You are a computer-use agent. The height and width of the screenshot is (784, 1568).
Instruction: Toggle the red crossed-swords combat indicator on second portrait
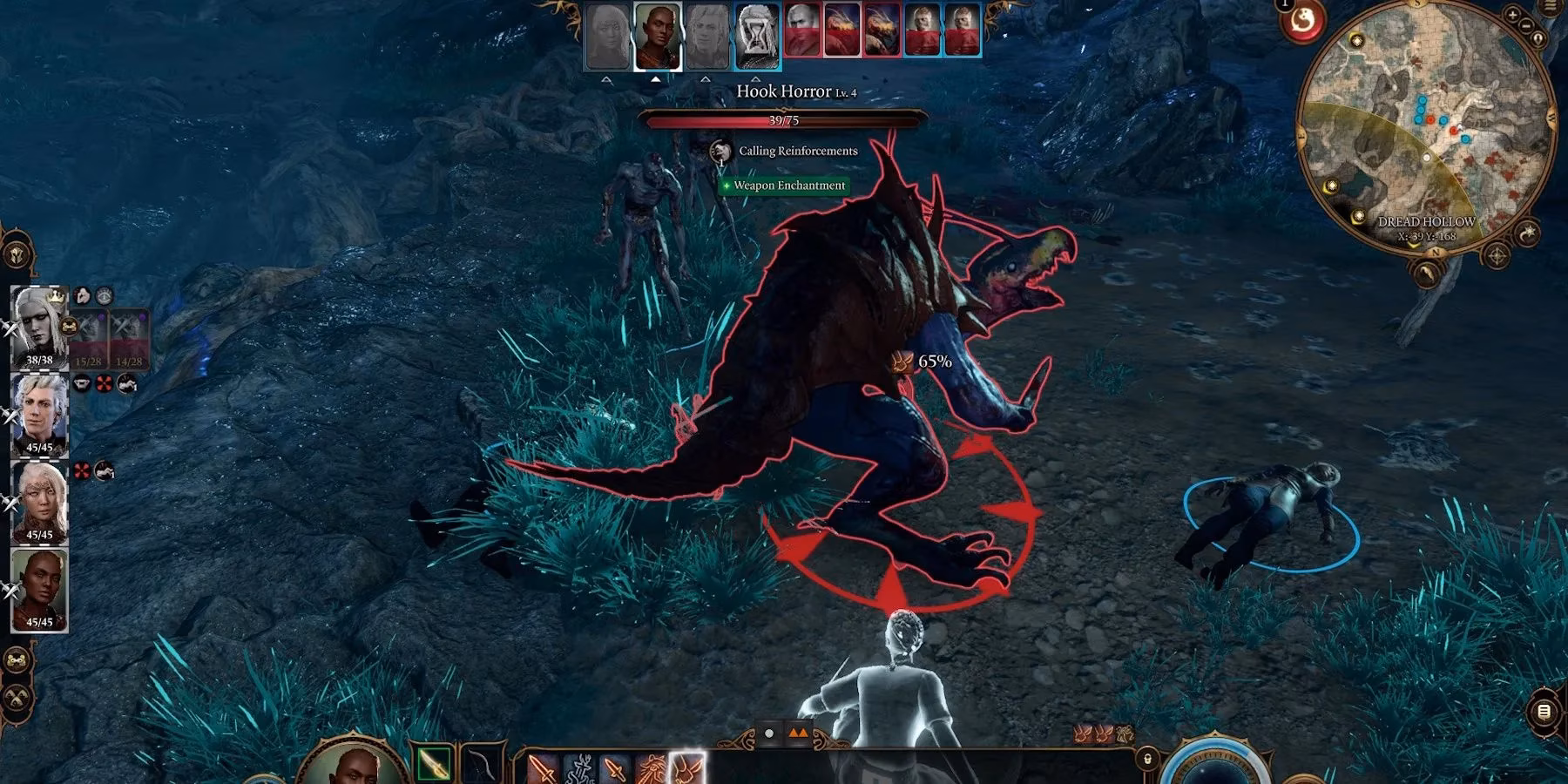coord(104,384)
